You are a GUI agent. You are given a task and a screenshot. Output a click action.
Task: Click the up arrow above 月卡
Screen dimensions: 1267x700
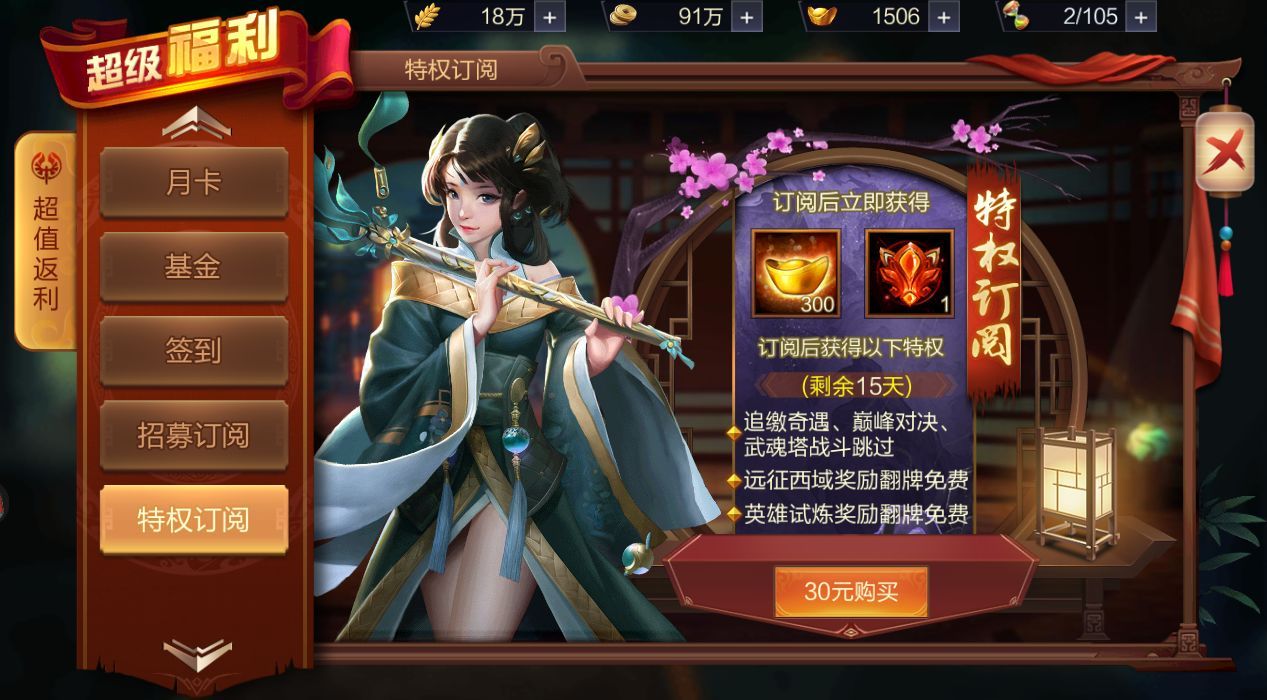tap(196, 123)
